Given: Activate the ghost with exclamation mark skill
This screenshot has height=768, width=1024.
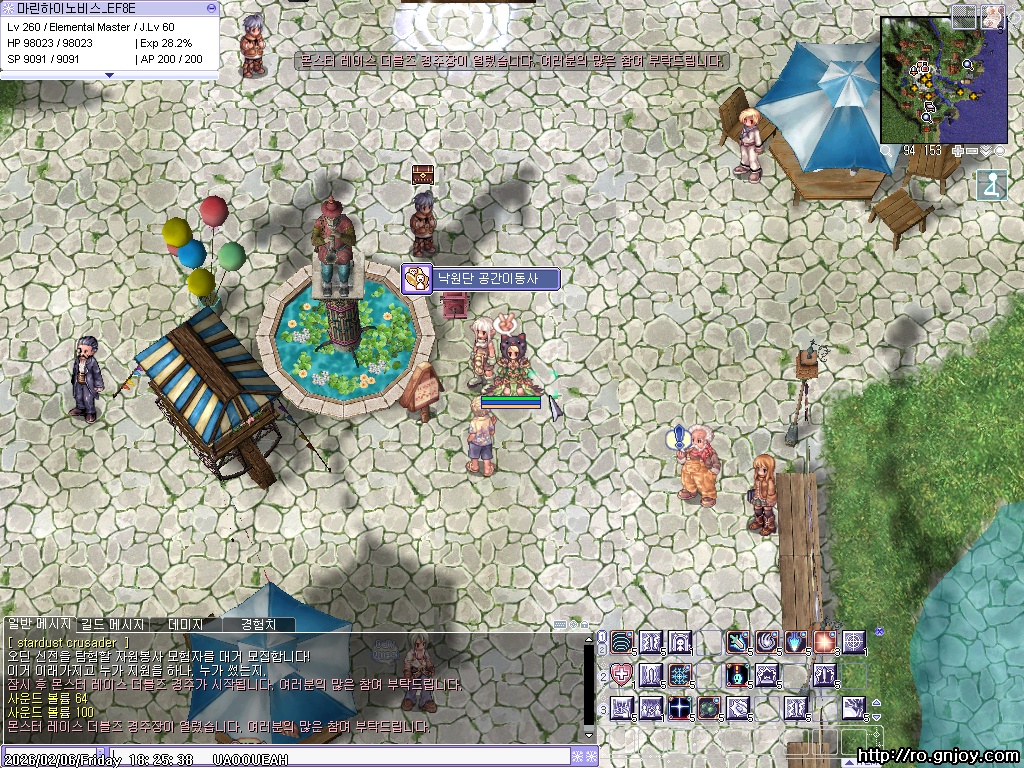Looking at the screenshot, I should [x=738, y=675].
